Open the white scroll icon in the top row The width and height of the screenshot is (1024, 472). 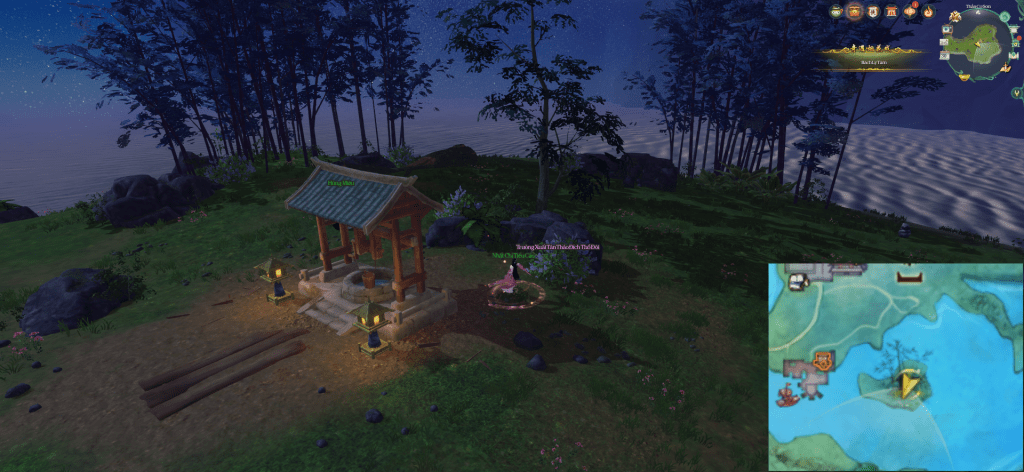(x=873, y=12)
